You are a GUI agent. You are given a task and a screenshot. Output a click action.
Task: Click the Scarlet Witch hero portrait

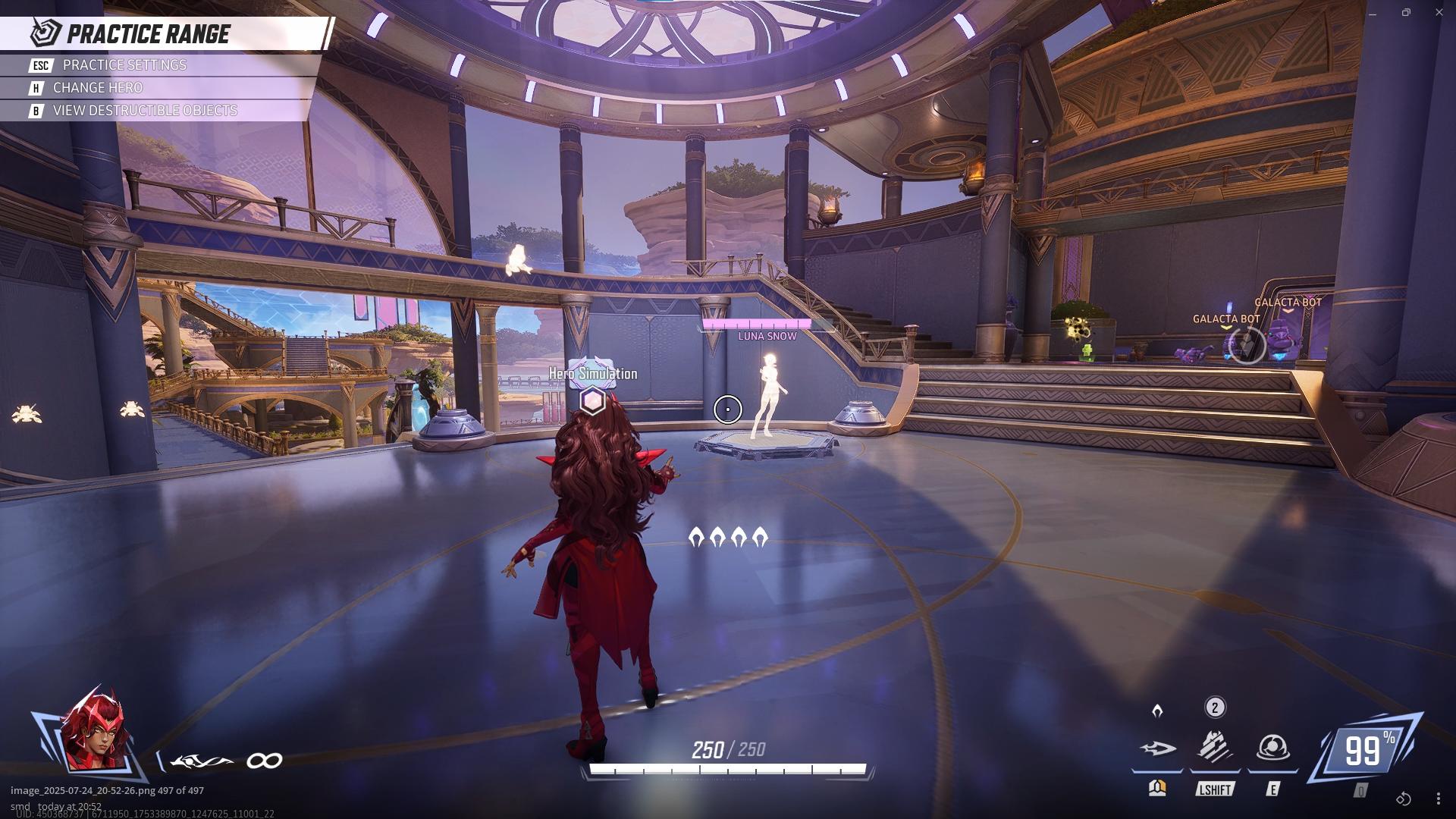tap(93, 732)
